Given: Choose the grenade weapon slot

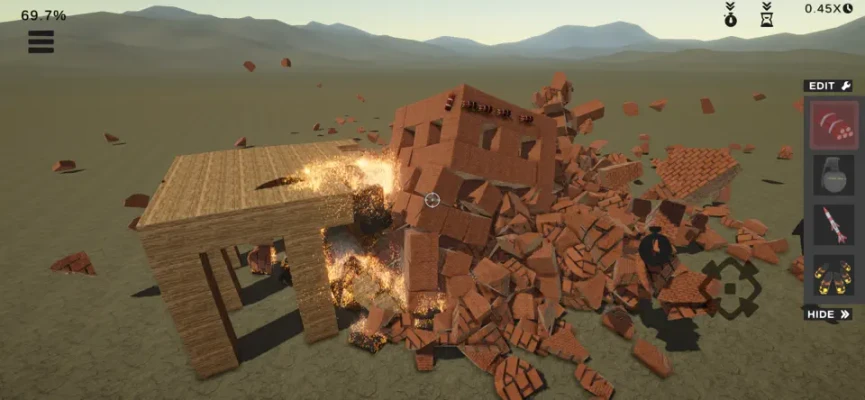Looking at the screenshot, I should [834, 174].
